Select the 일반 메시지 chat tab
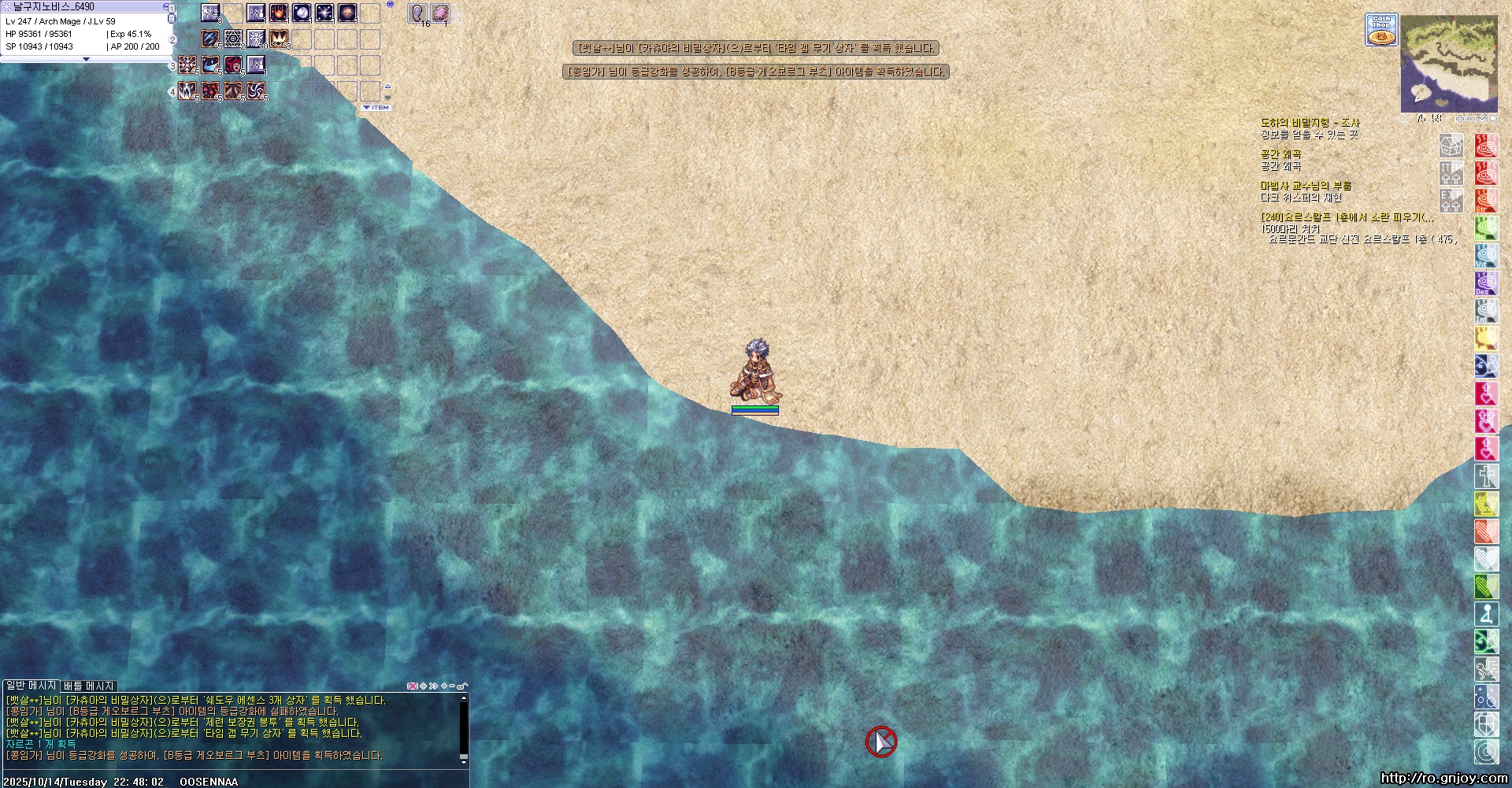Viewport: 1512px width, 788px height. (x=31, y=686)
